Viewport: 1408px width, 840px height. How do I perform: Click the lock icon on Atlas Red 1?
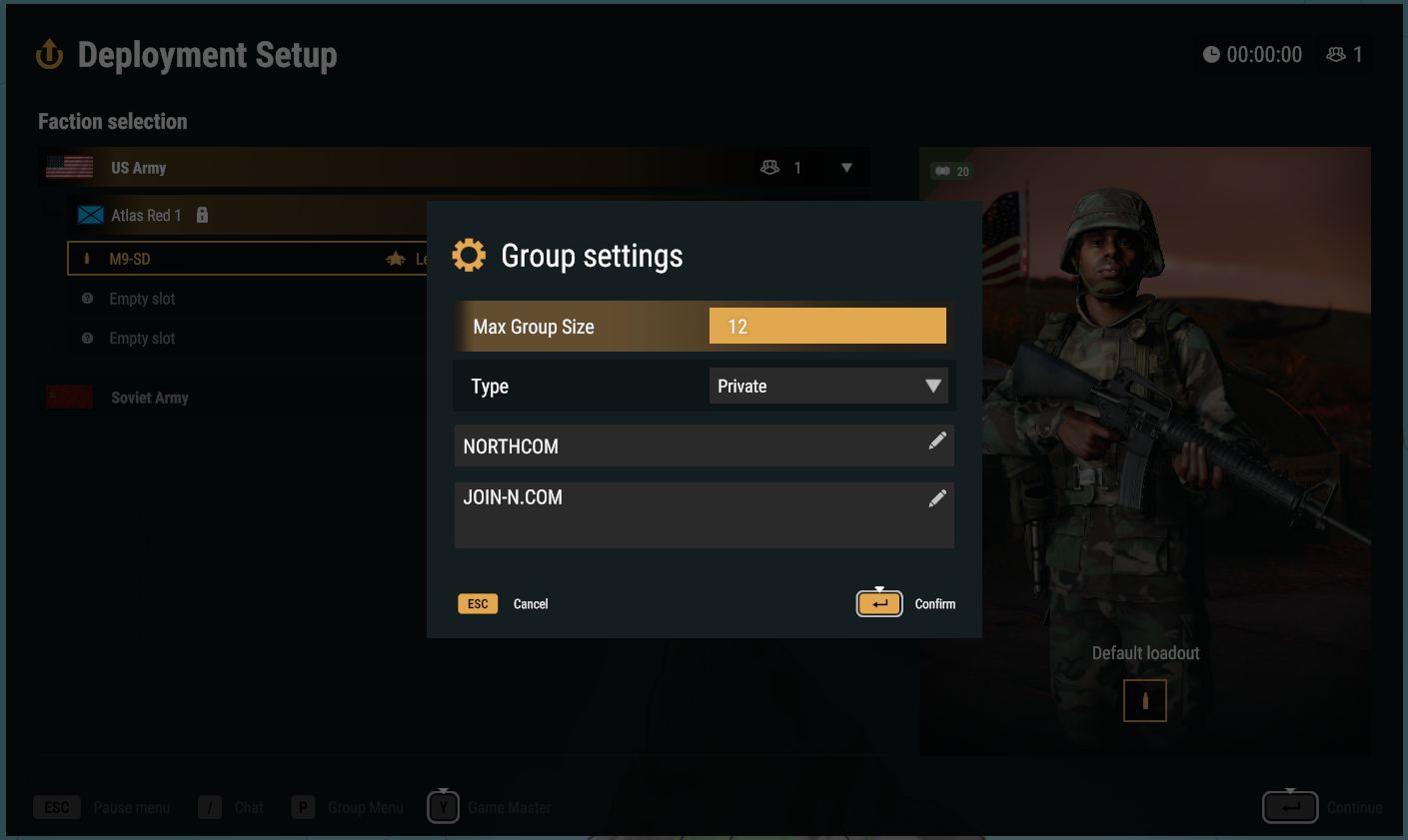(x=202, y=215)
